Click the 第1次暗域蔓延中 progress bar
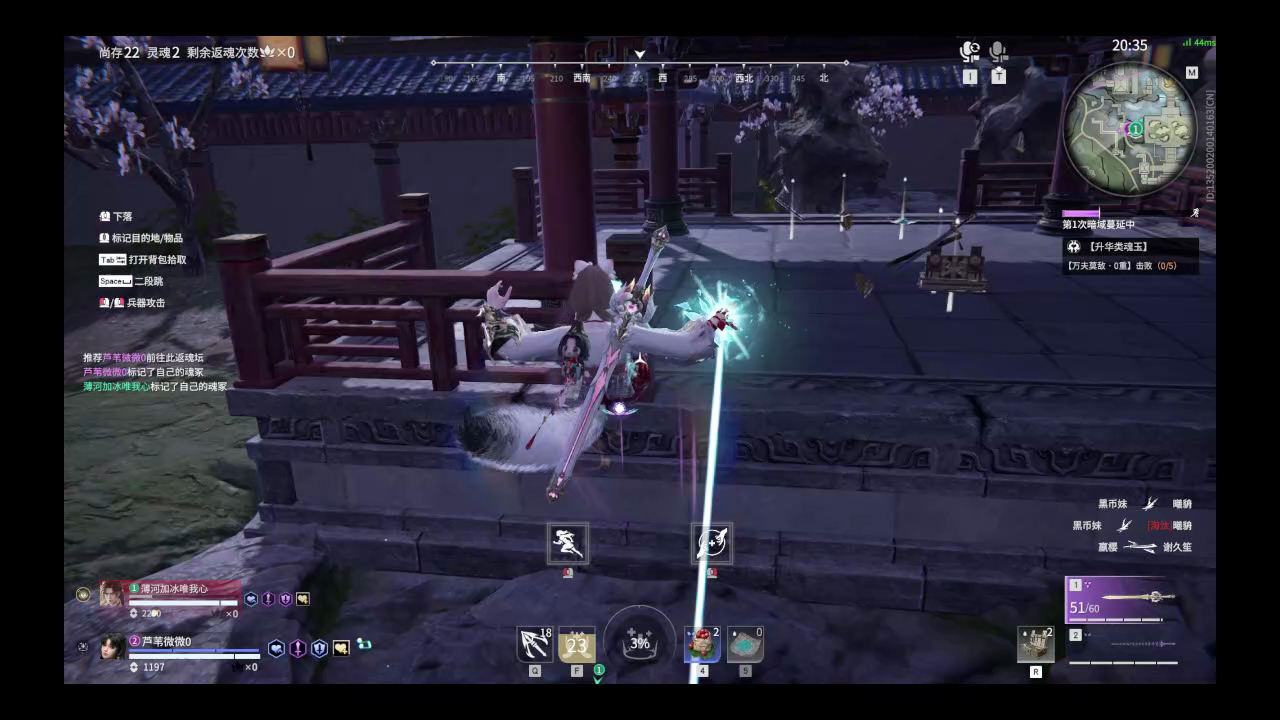1280x720 pixels. pos(1081,212)
